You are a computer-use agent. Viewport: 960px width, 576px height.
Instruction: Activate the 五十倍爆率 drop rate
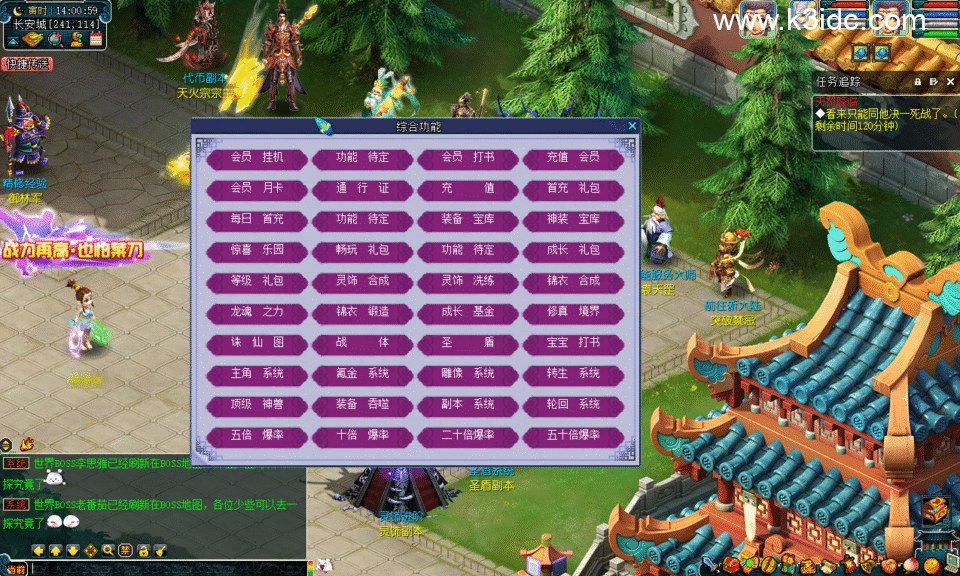click(573, 436)
